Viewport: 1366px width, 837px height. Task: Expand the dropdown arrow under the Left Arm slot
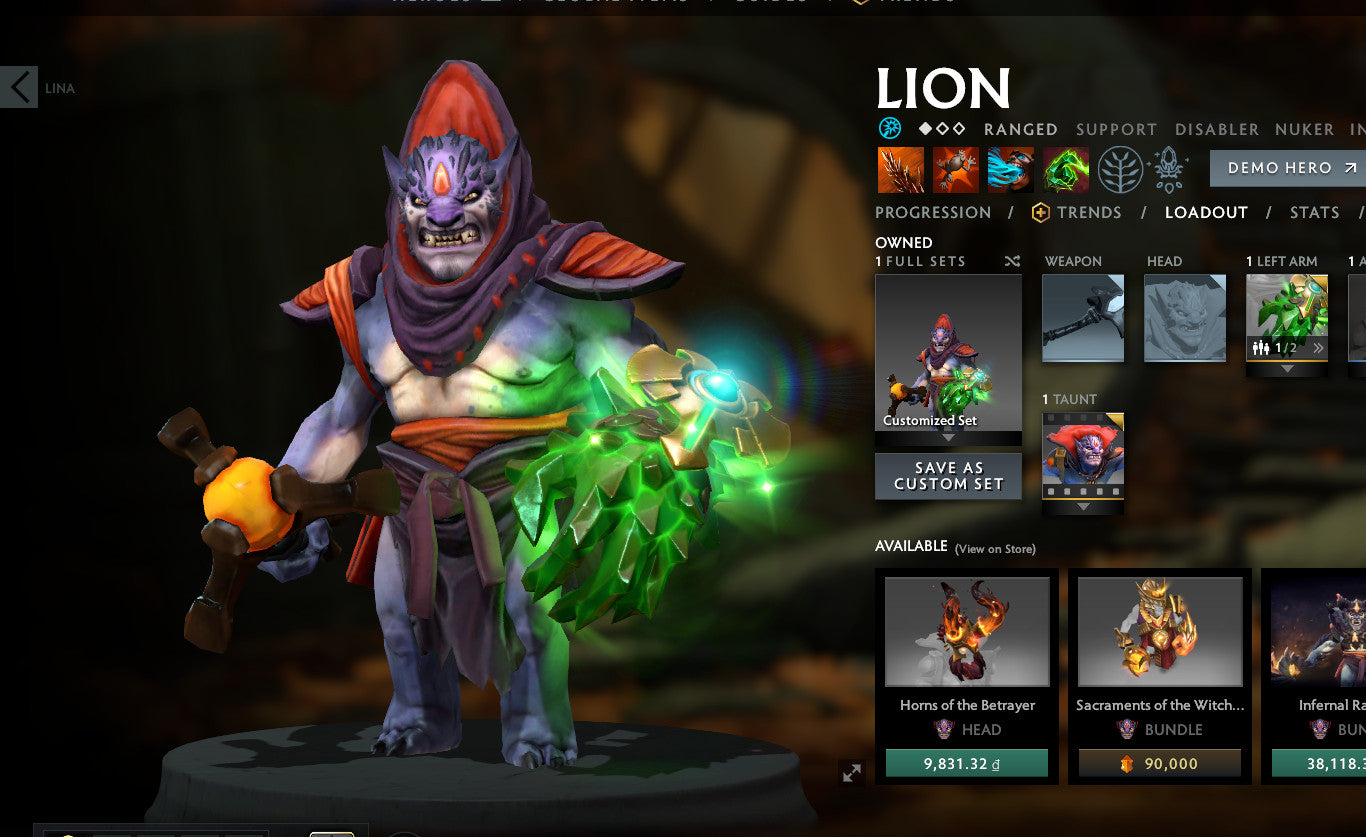click(x=1287, y=367)
